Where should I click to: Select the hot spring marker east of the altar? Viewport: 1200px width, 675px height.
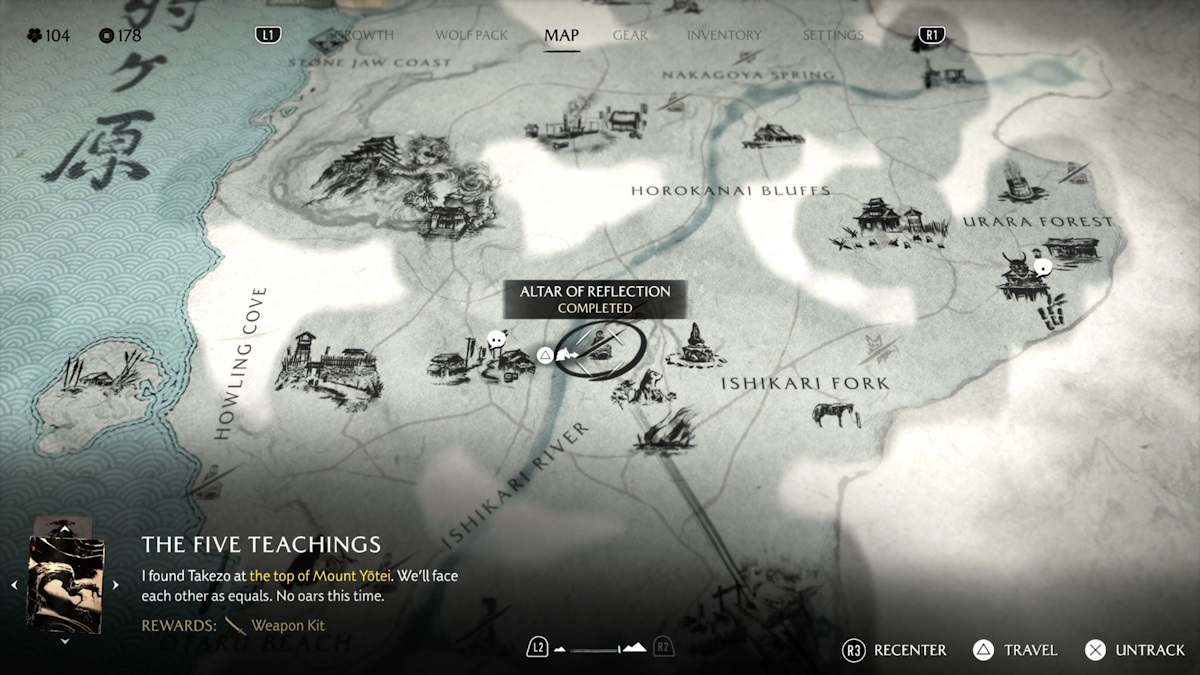click(x=696, y=346)
